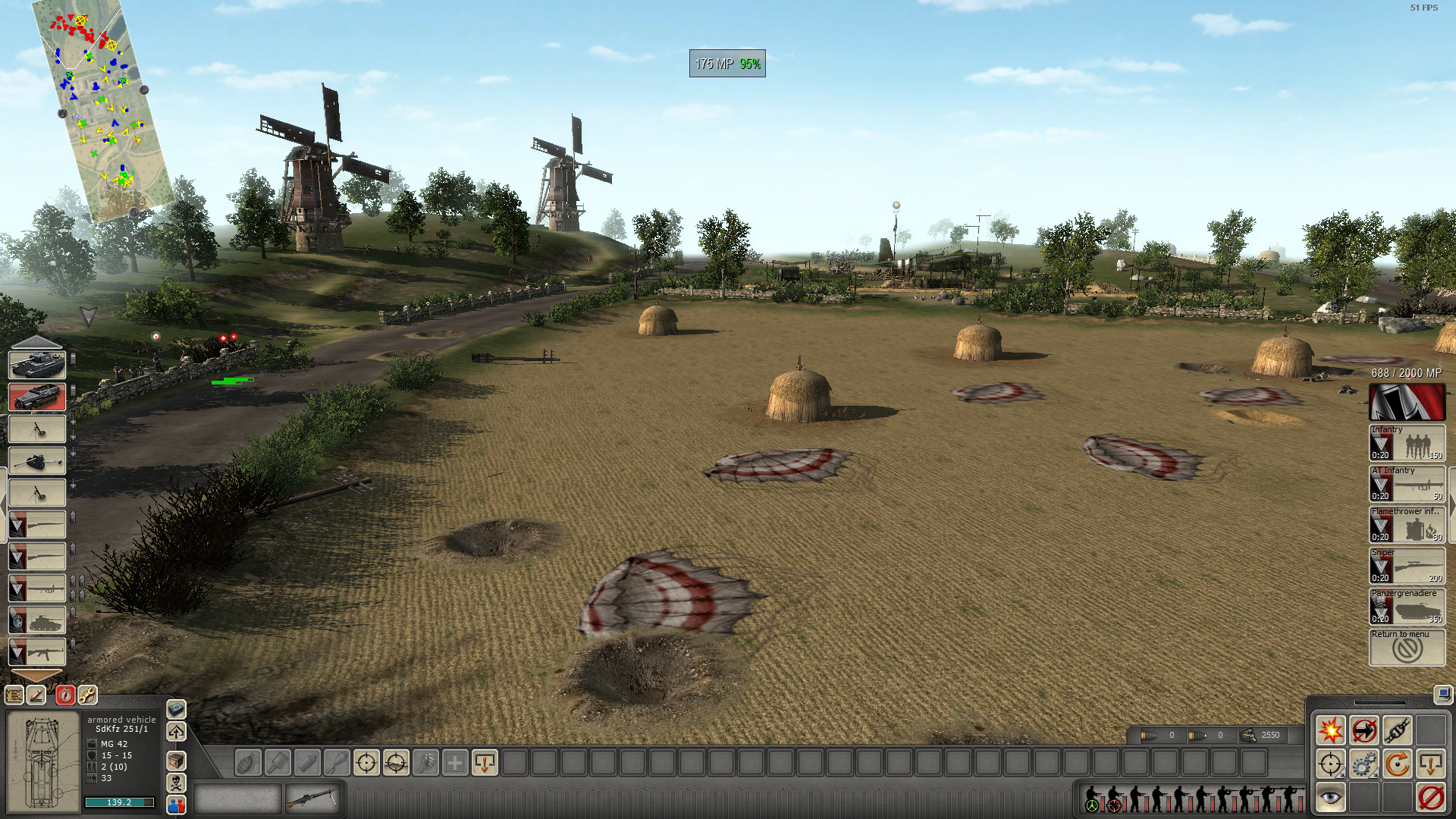Buy the Infantry reinforcement squad

tap(1407, 443)
